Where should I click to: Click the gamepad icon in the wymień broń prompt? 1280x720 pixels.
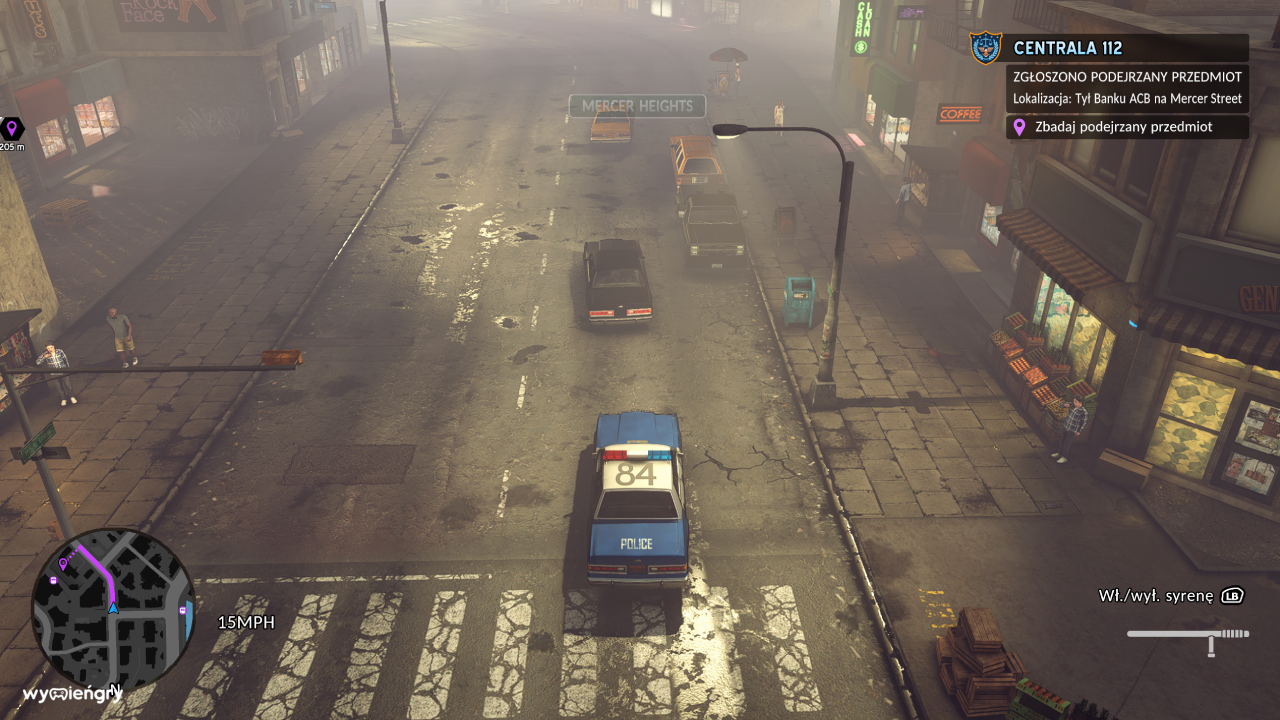[x=58, y=694]
